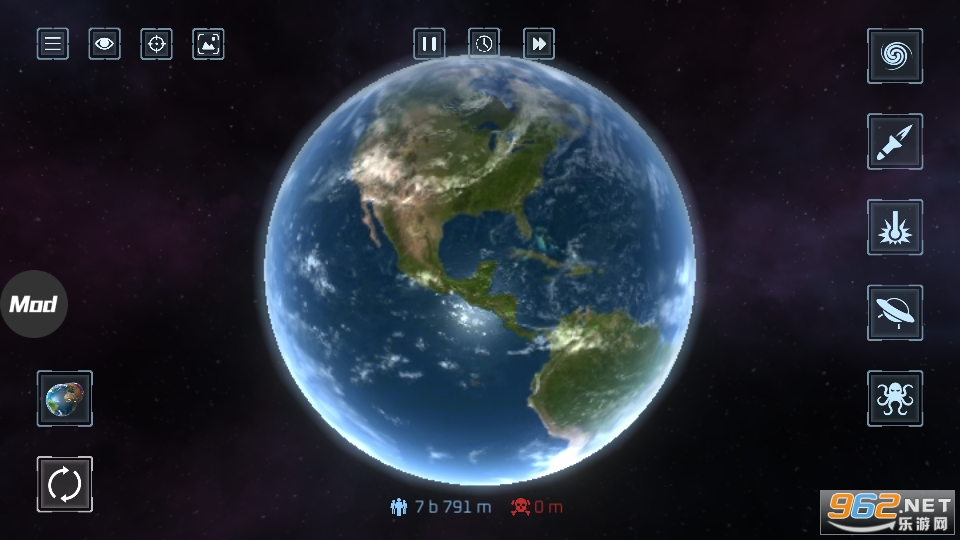Open the hamburger menu
This screenshot has width=960, height=540.
pyautogui.click(x=53, y=44)
